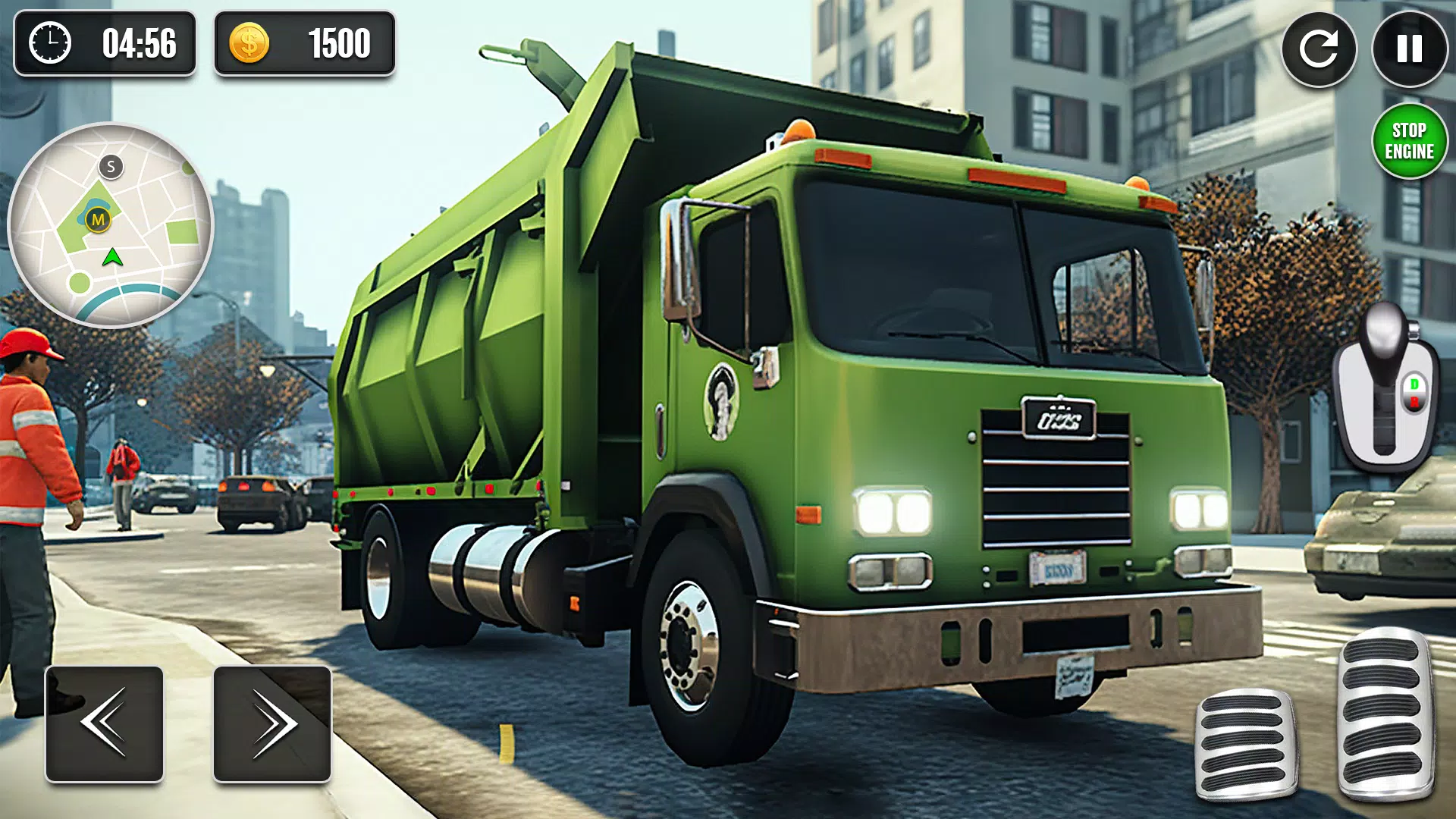Click the S marker on the minimap
Screen dimensions: 1456x819
pos(111,165)
